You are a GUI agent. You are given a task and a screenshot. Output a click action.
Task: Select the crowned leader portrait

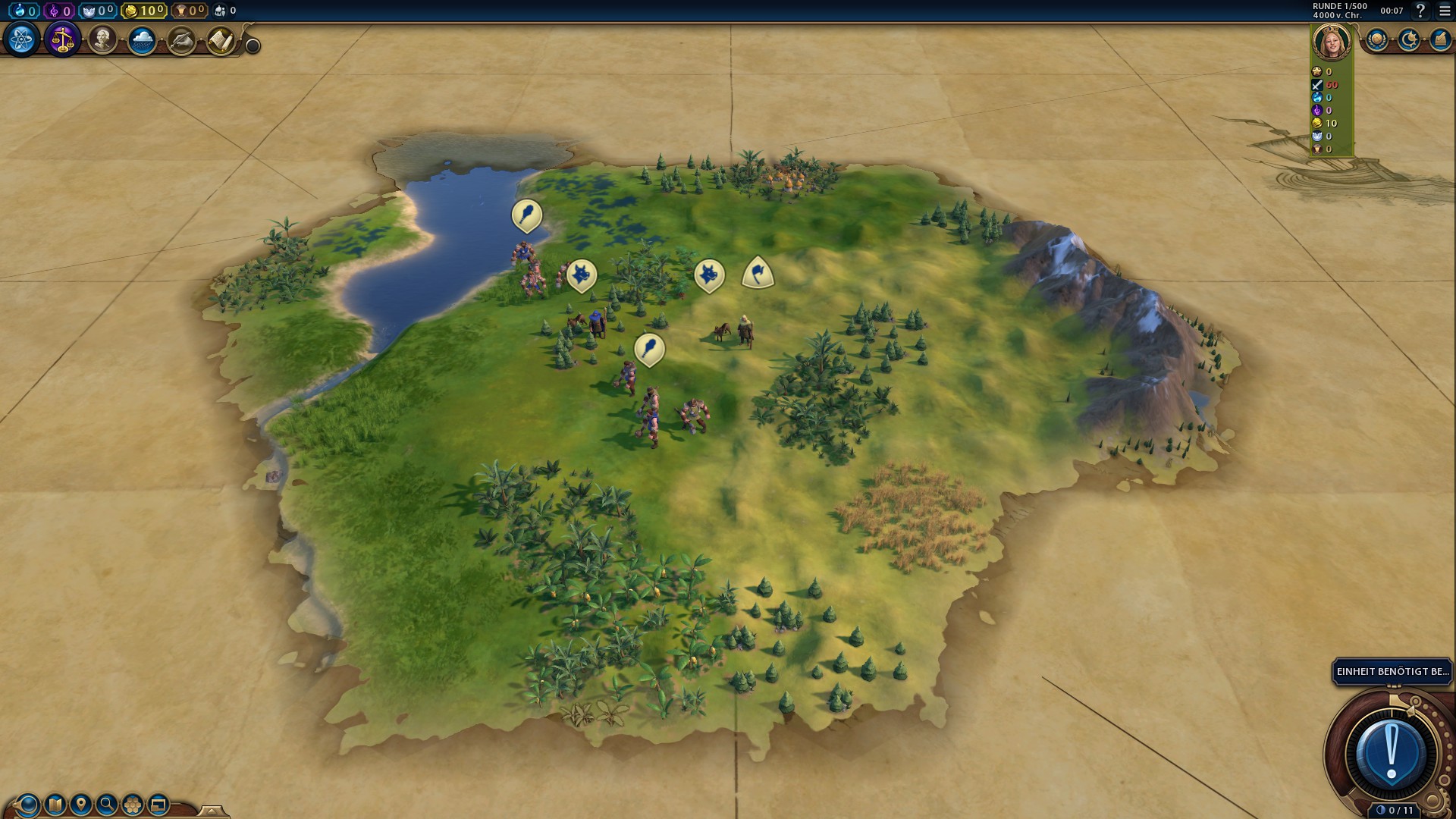[x=1332, y=42]
